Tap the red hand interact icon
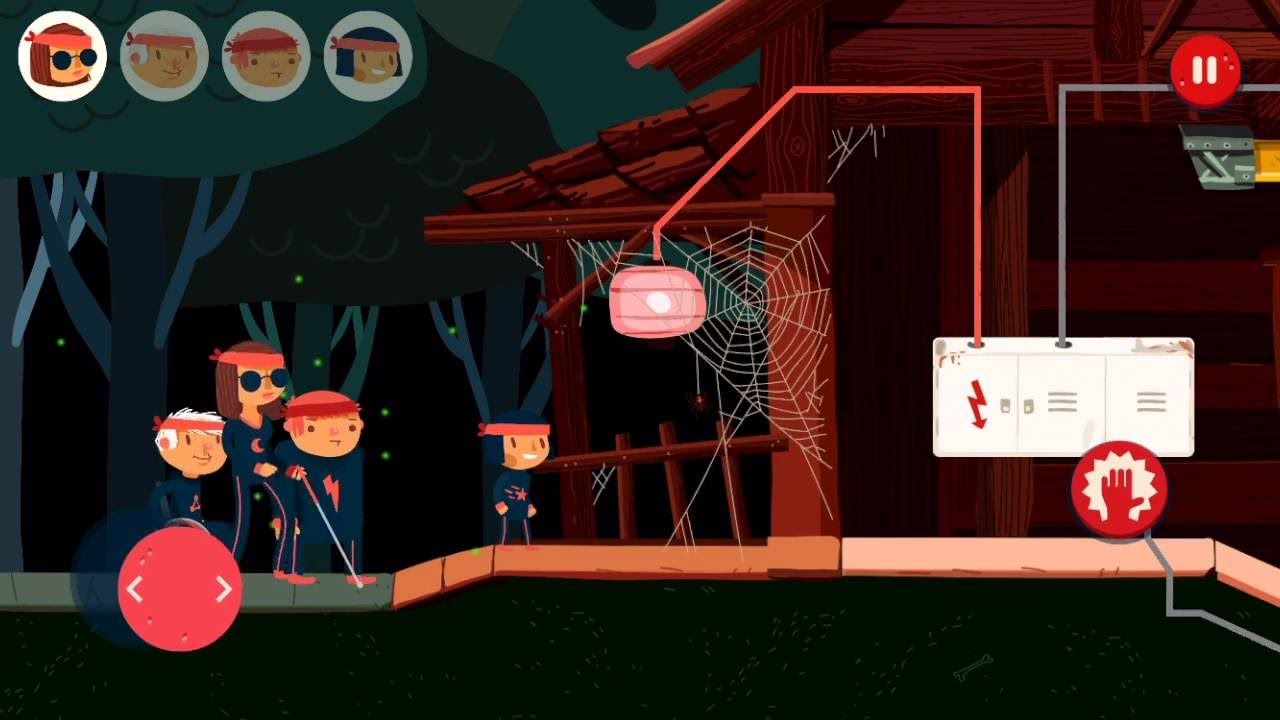 (1119, 489)
